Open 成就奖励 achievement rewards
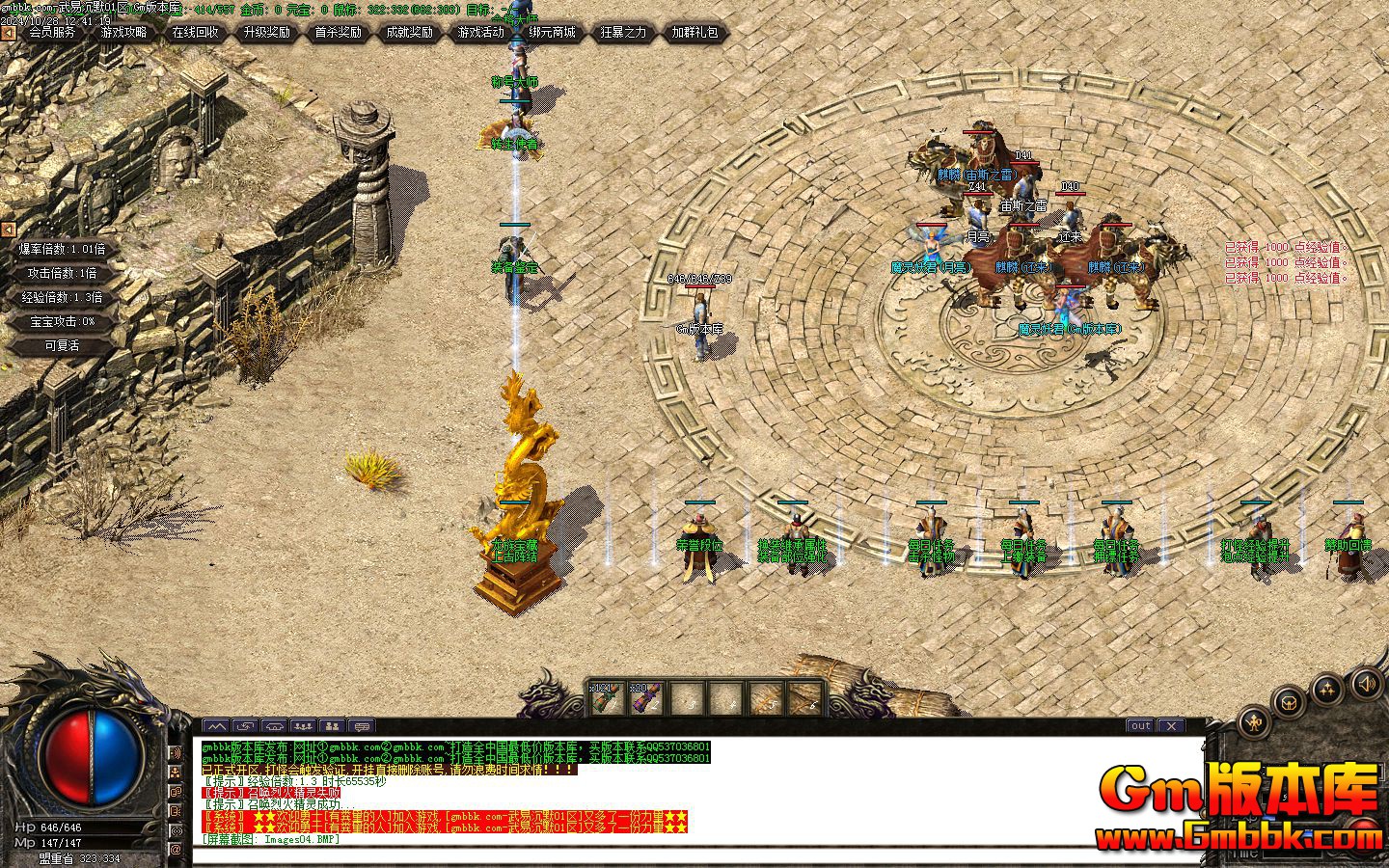 410,33
